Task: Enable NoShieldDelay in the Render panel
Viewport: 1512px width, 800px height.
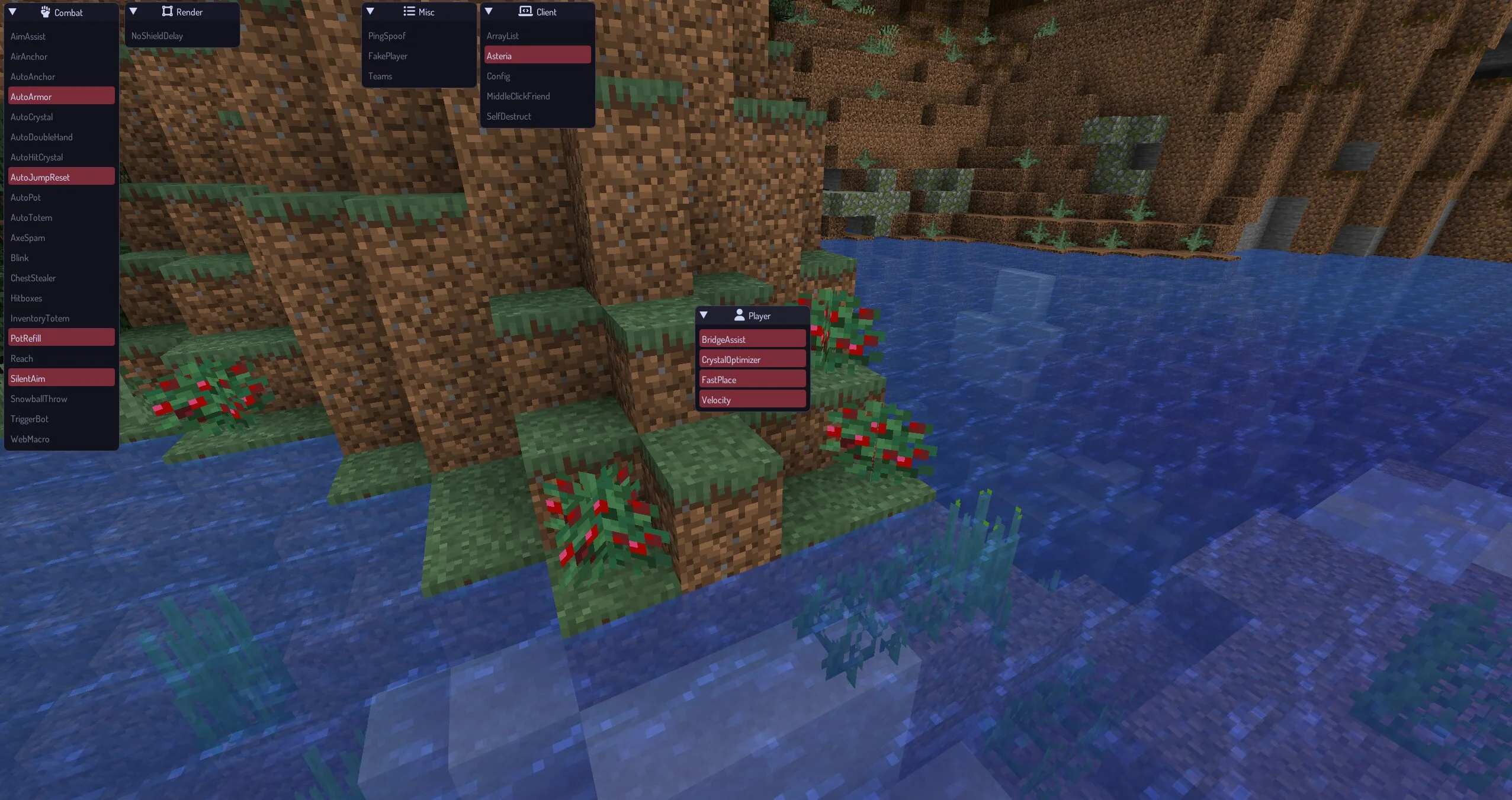Action: click(158, 36)
